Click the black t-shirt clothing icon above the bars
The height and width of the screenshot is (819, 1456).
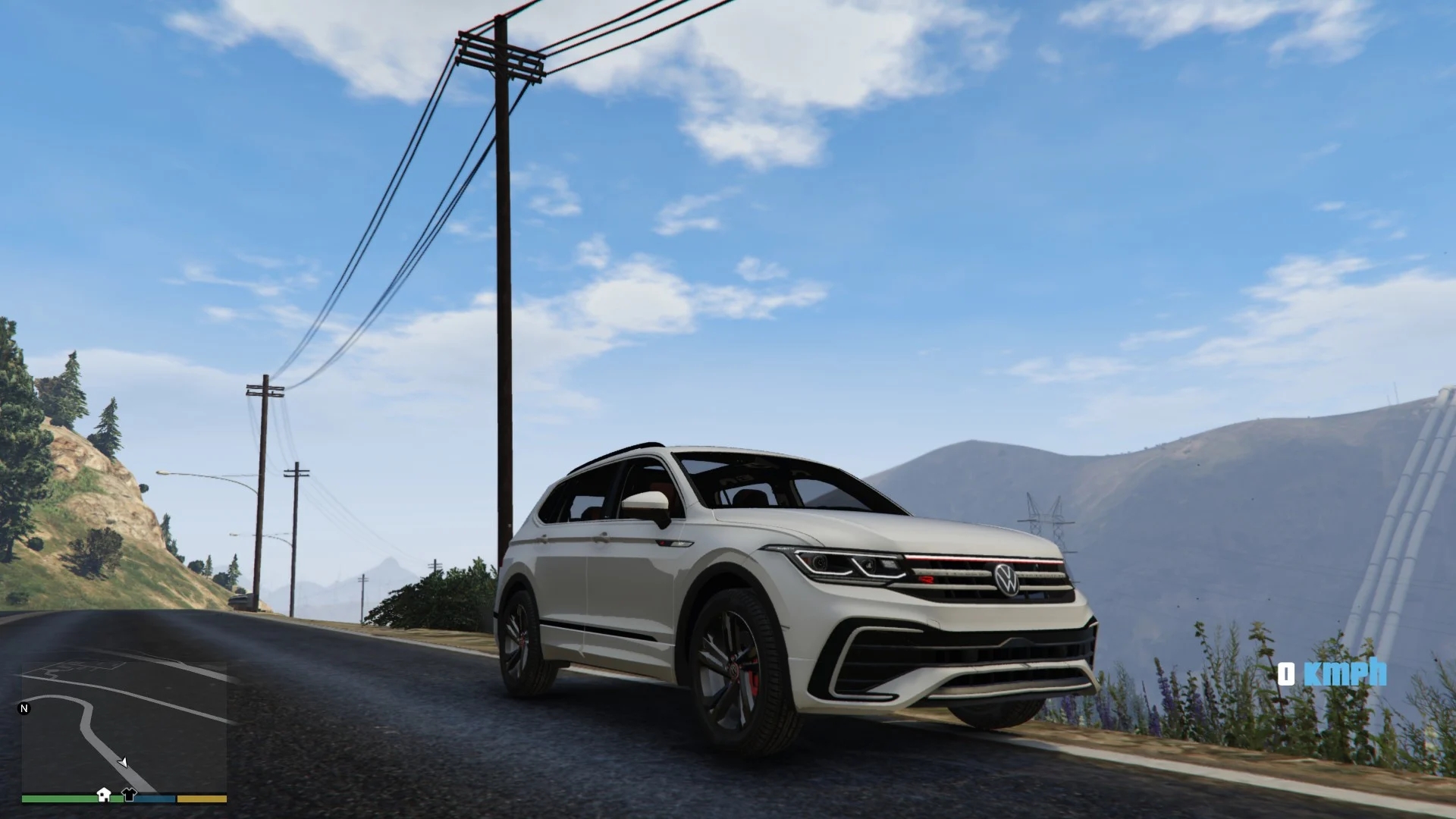coord(130,792)
